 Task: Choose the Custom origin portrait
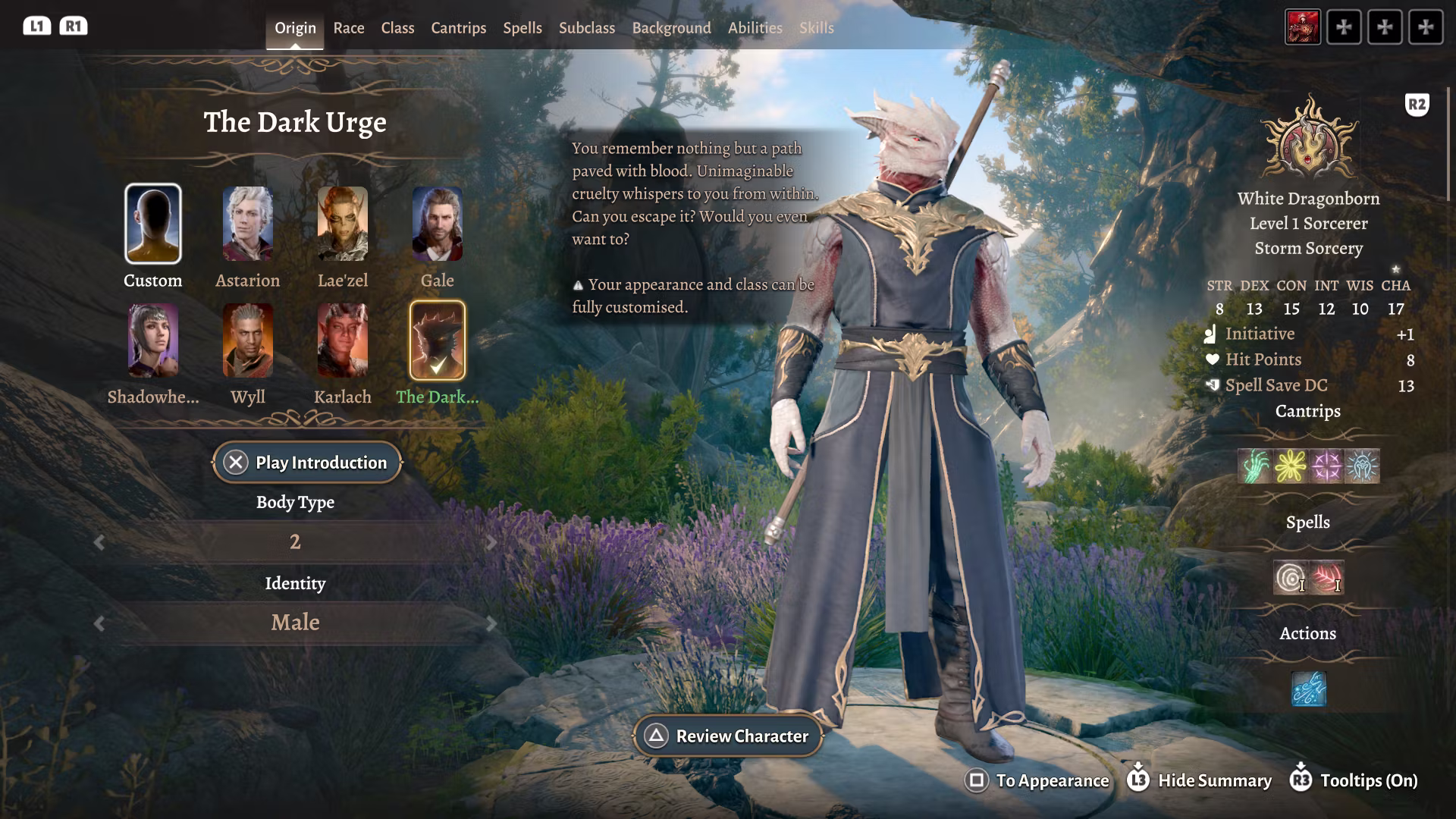153,224
